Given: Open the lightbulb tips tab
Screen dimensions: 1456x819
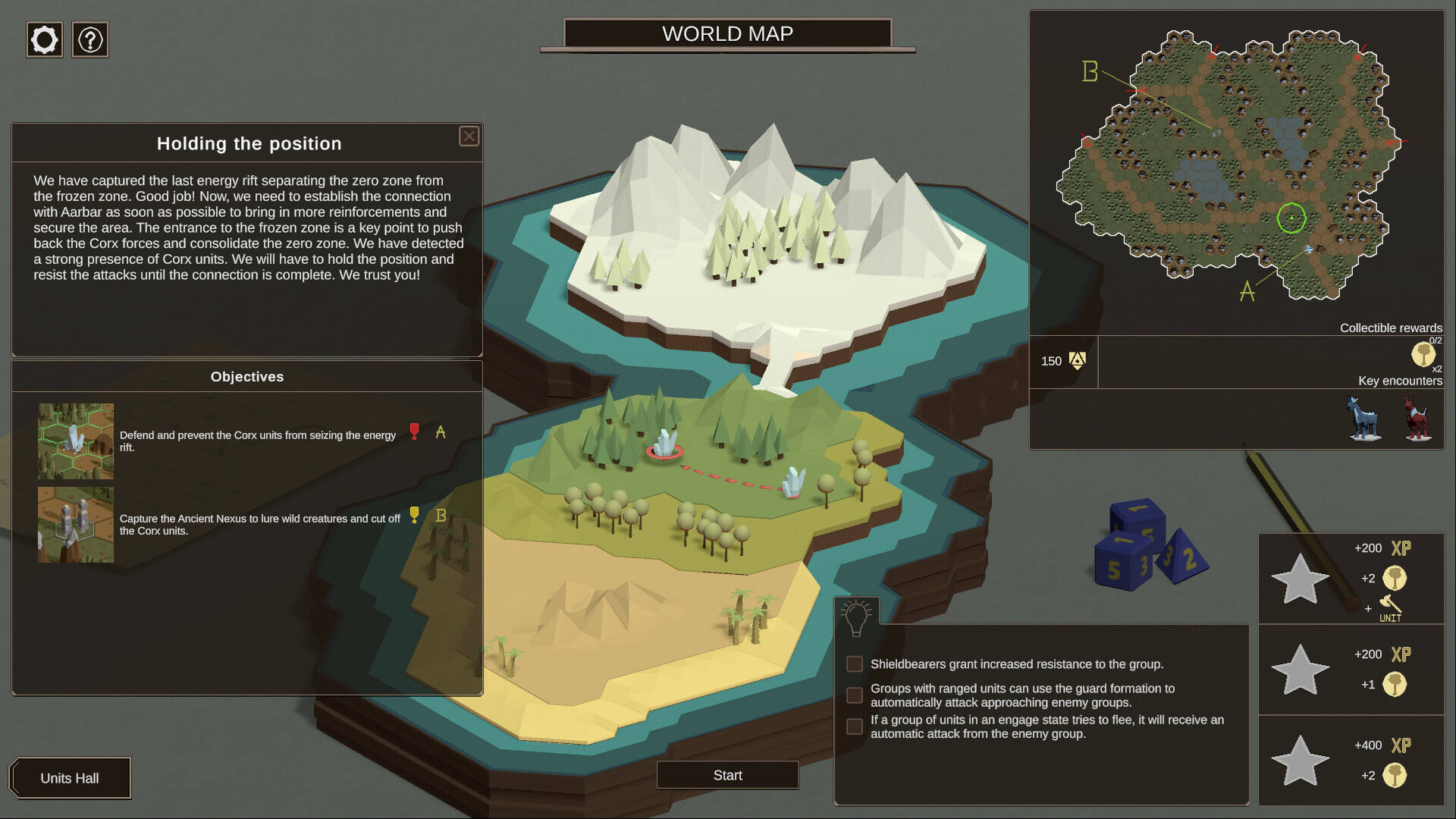Looking at the screenshot, I should 857,617.
